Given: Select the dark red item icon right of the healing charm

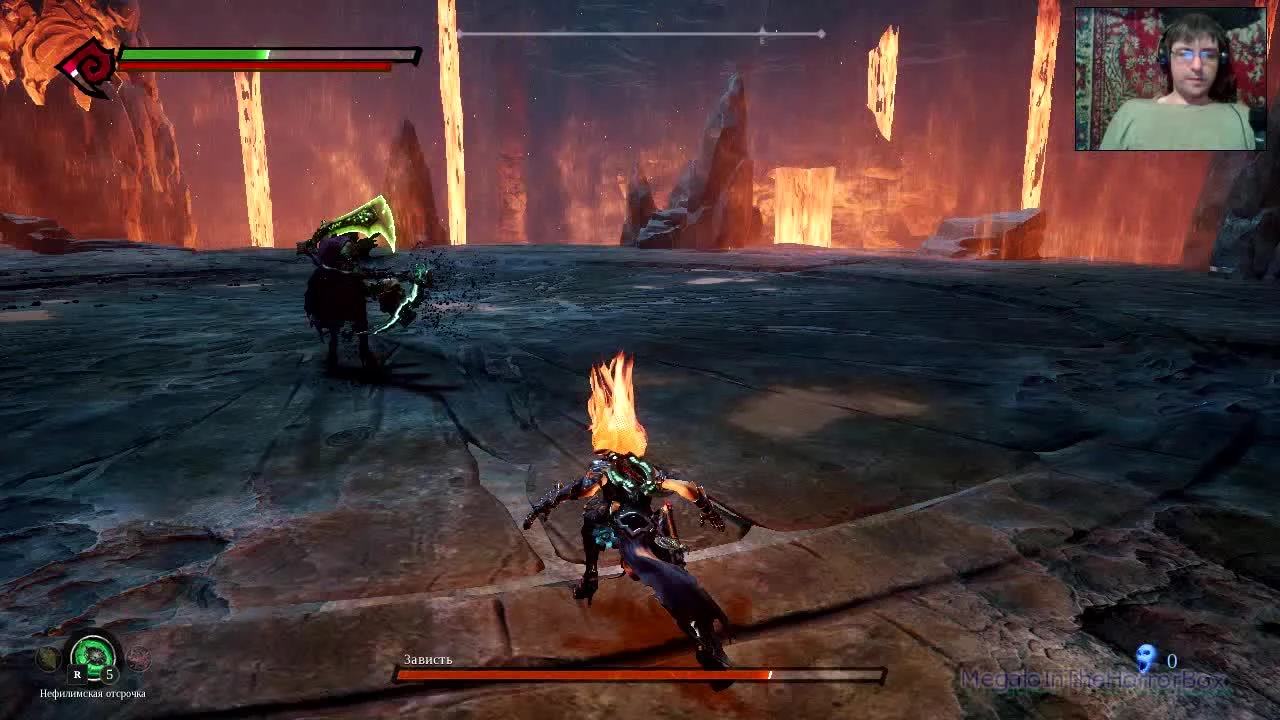Looking at the screenshot, I should click(138, 660).
